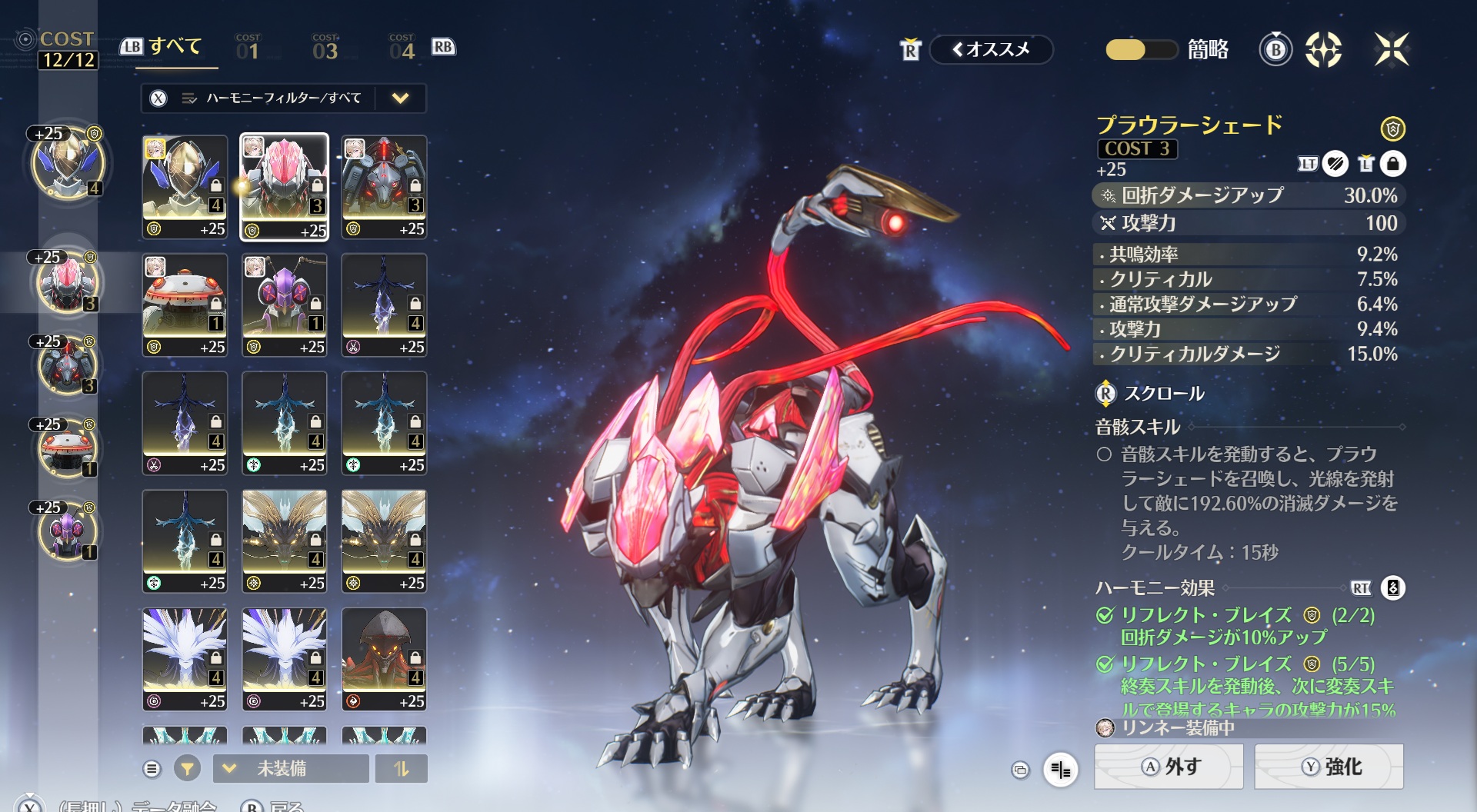Close the echo screen with the X icon
The height and width of the screenshot is (812, 1477).
(1392, 49)
